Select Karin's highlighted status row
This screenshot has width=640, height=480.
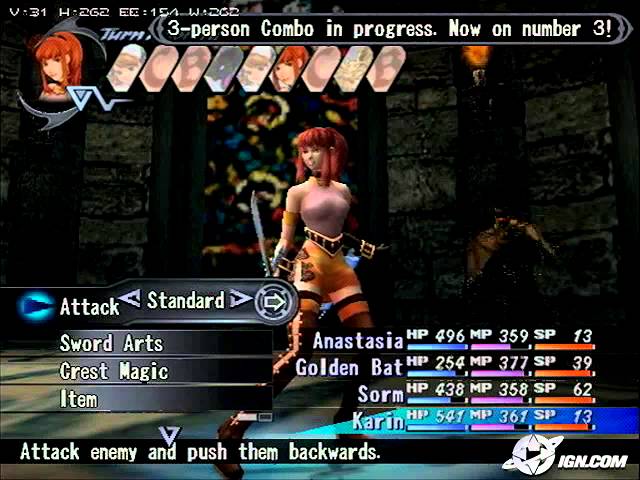pyautogui.click(x=478, y=421)
